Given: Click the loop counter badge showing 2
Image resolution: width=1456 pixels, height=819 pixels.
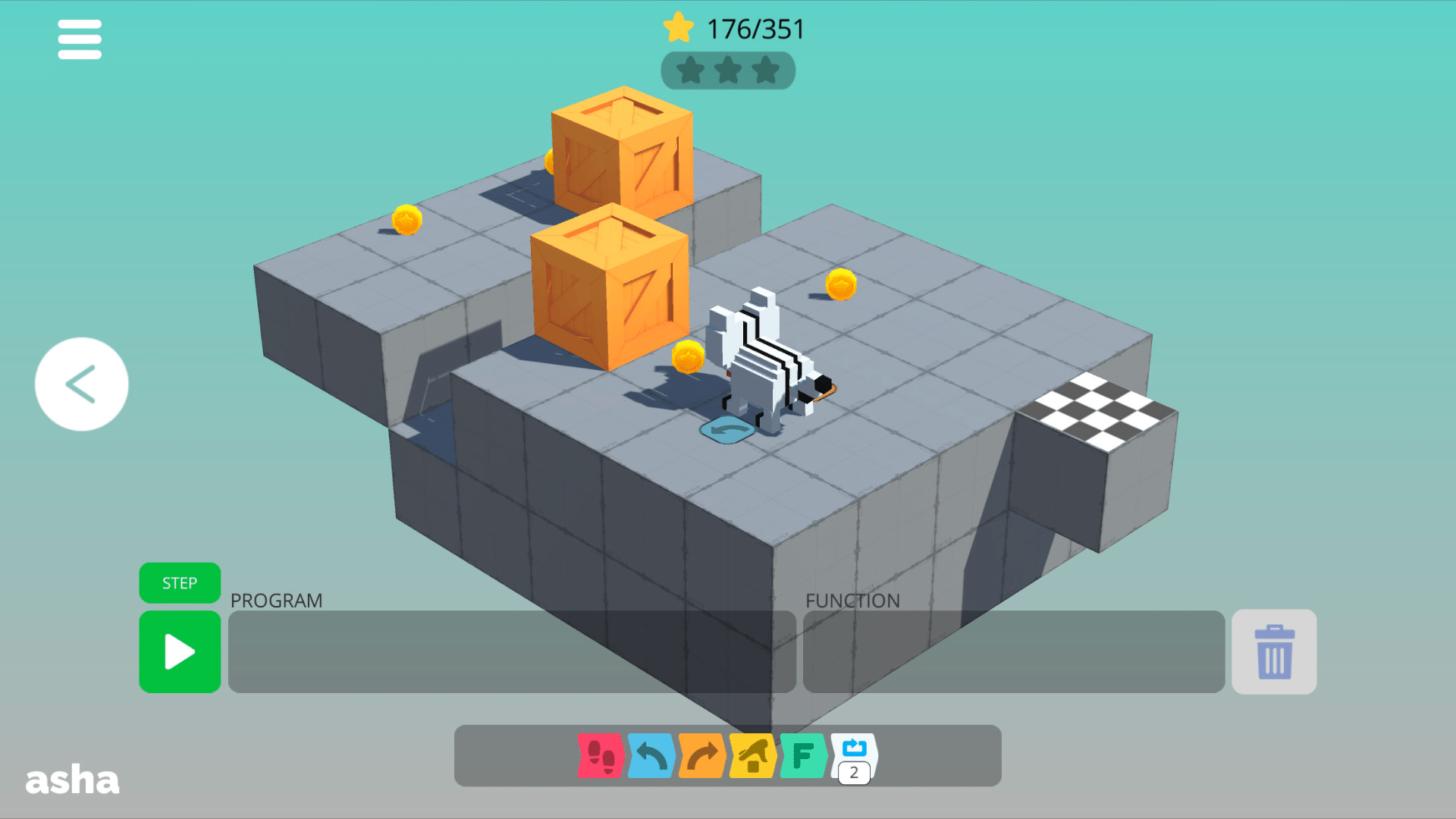Looking at the screenshot, I should pyautogui.click(x=852, y=773).
